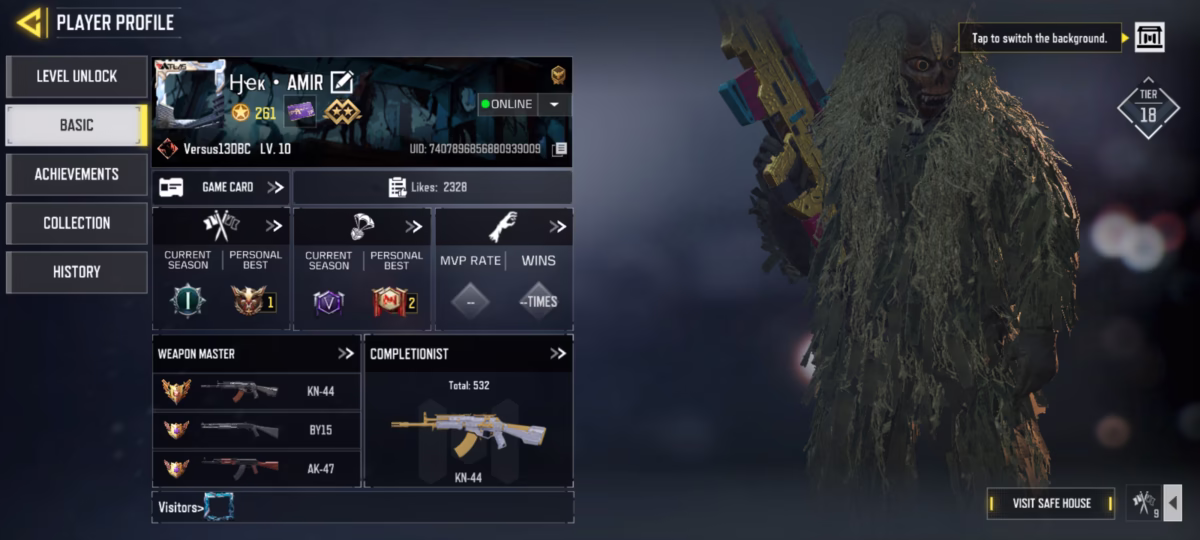Visit the Safe House

(x=1051, y=503)
